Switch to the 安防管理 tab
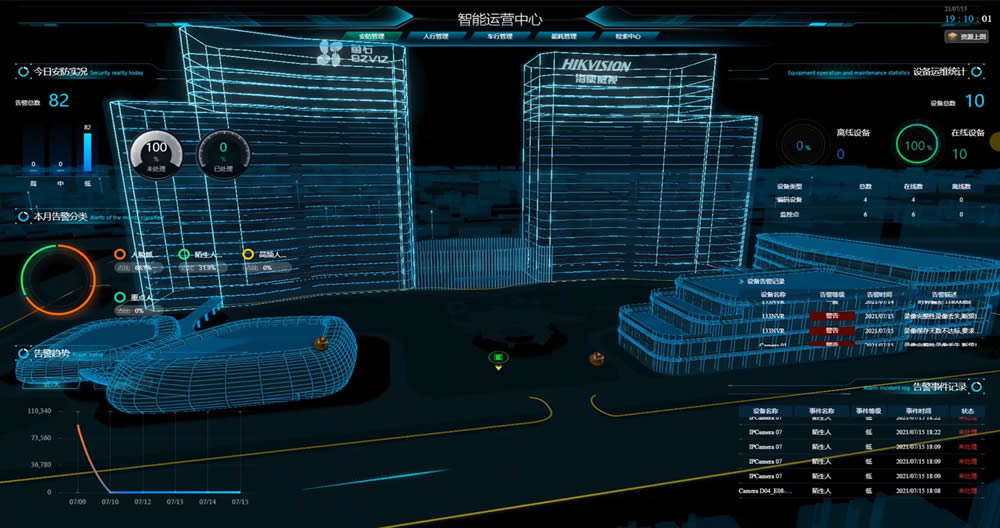 pyautogui.click(x=371, y=36)
